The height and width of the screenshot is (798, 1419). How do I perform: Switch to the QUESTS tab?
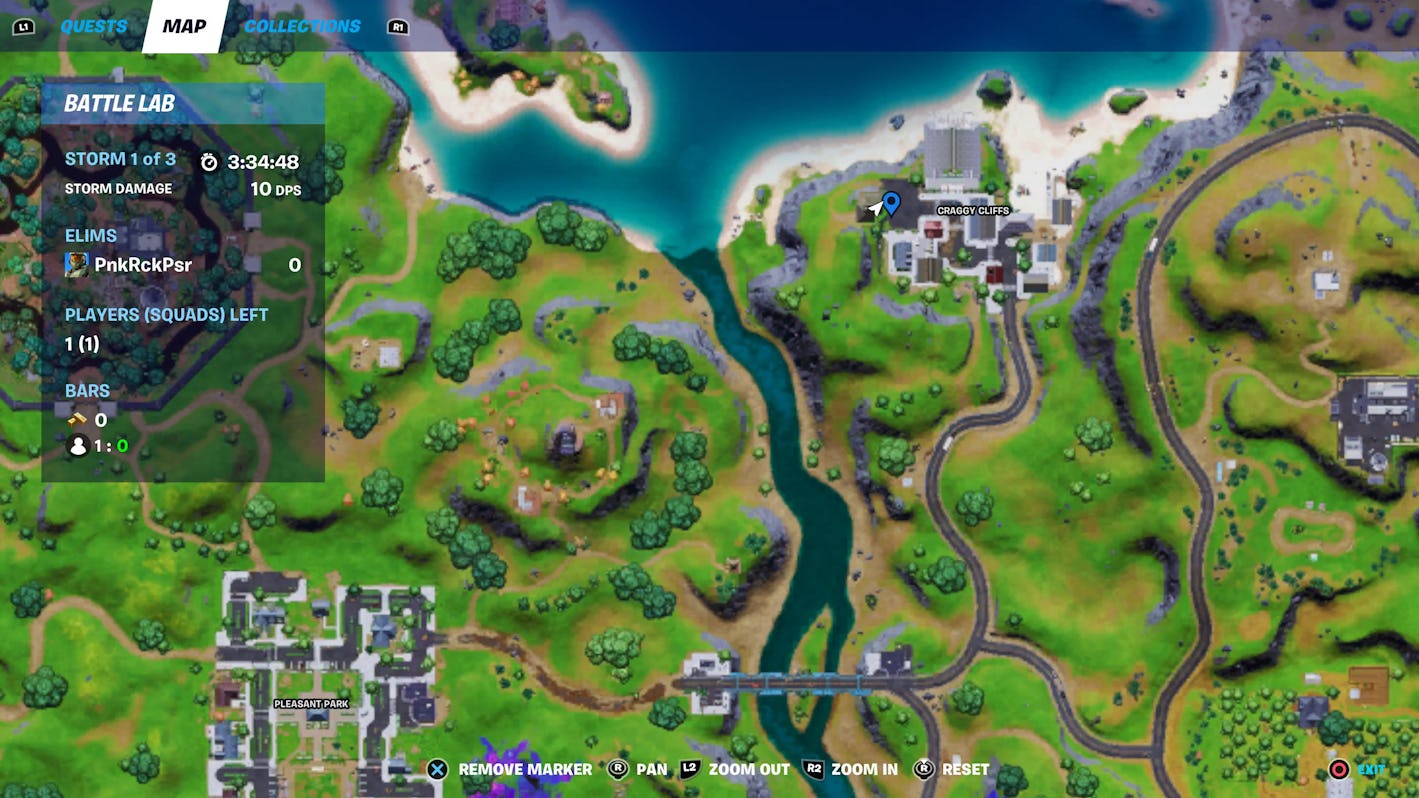(x=93, y=26)
